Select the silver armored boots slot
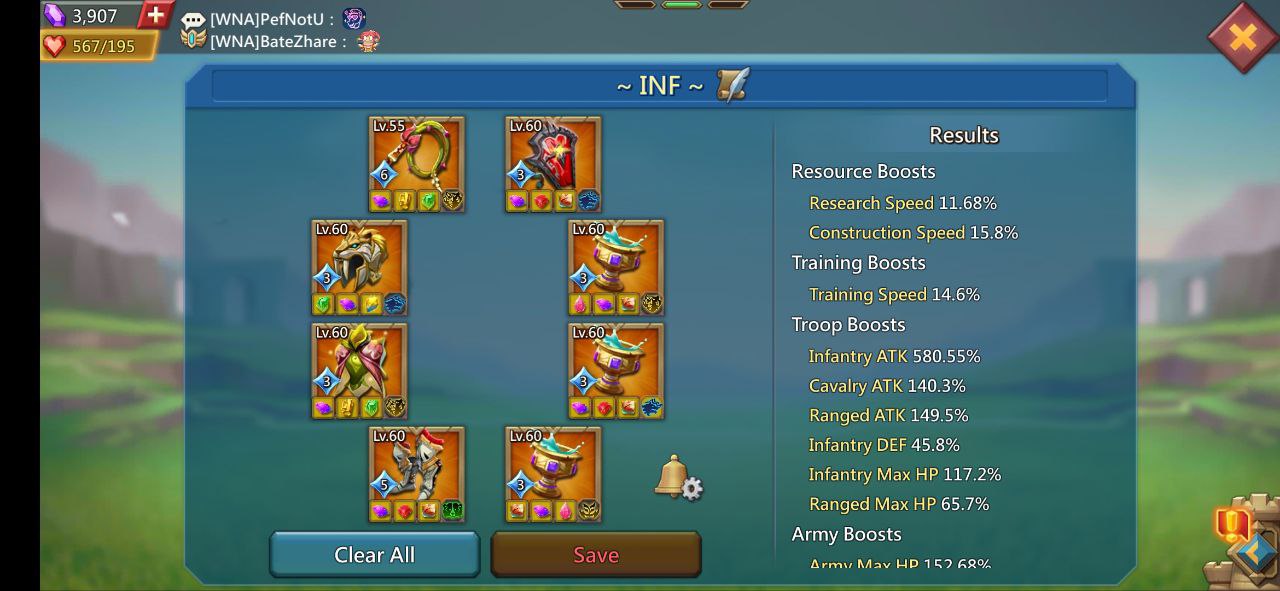The height and width of the screenshot is (591, 1280). 417,474
